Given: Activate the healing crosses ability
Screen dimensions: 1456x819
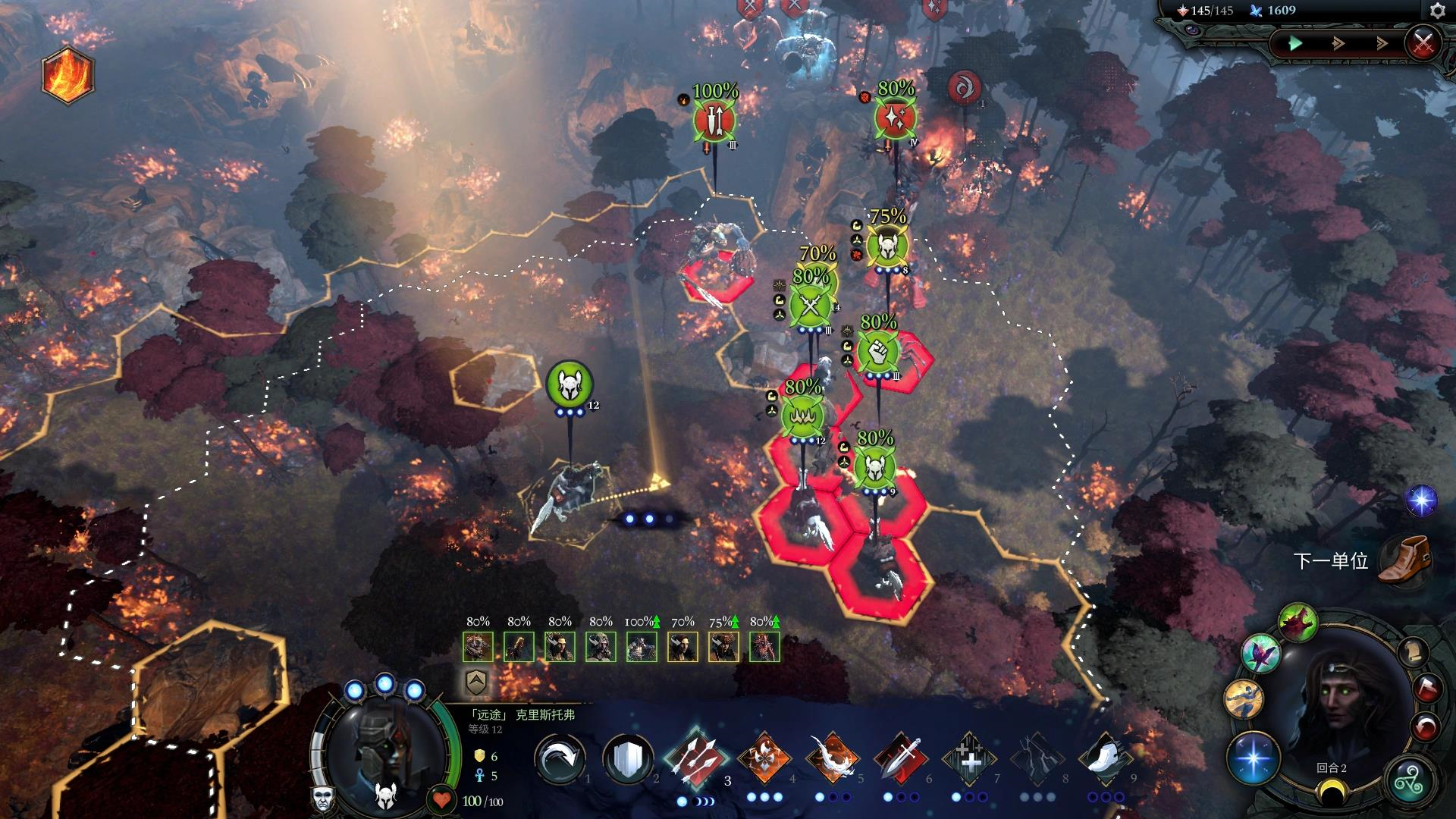Looking at the screenshot, I should click(x=968, y=758).
